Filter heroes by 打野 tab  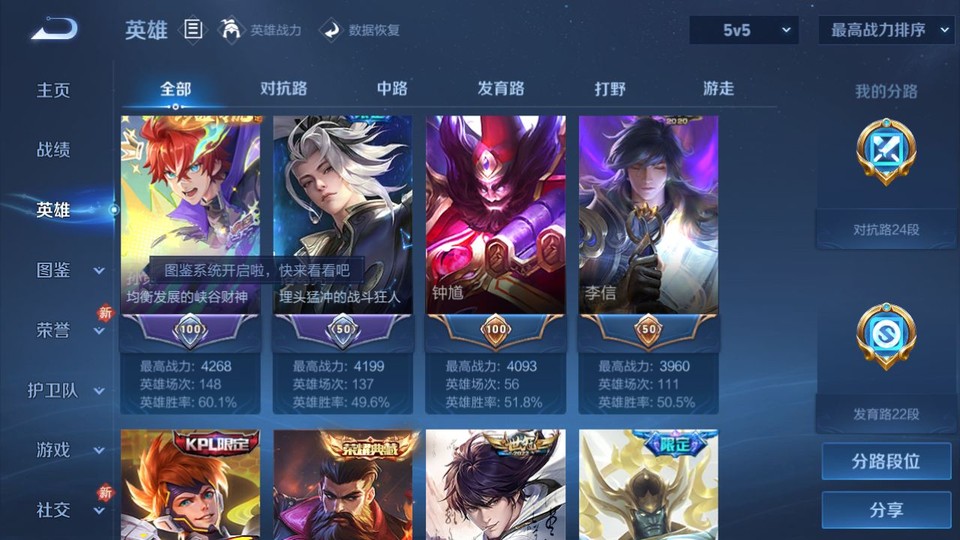610,89
